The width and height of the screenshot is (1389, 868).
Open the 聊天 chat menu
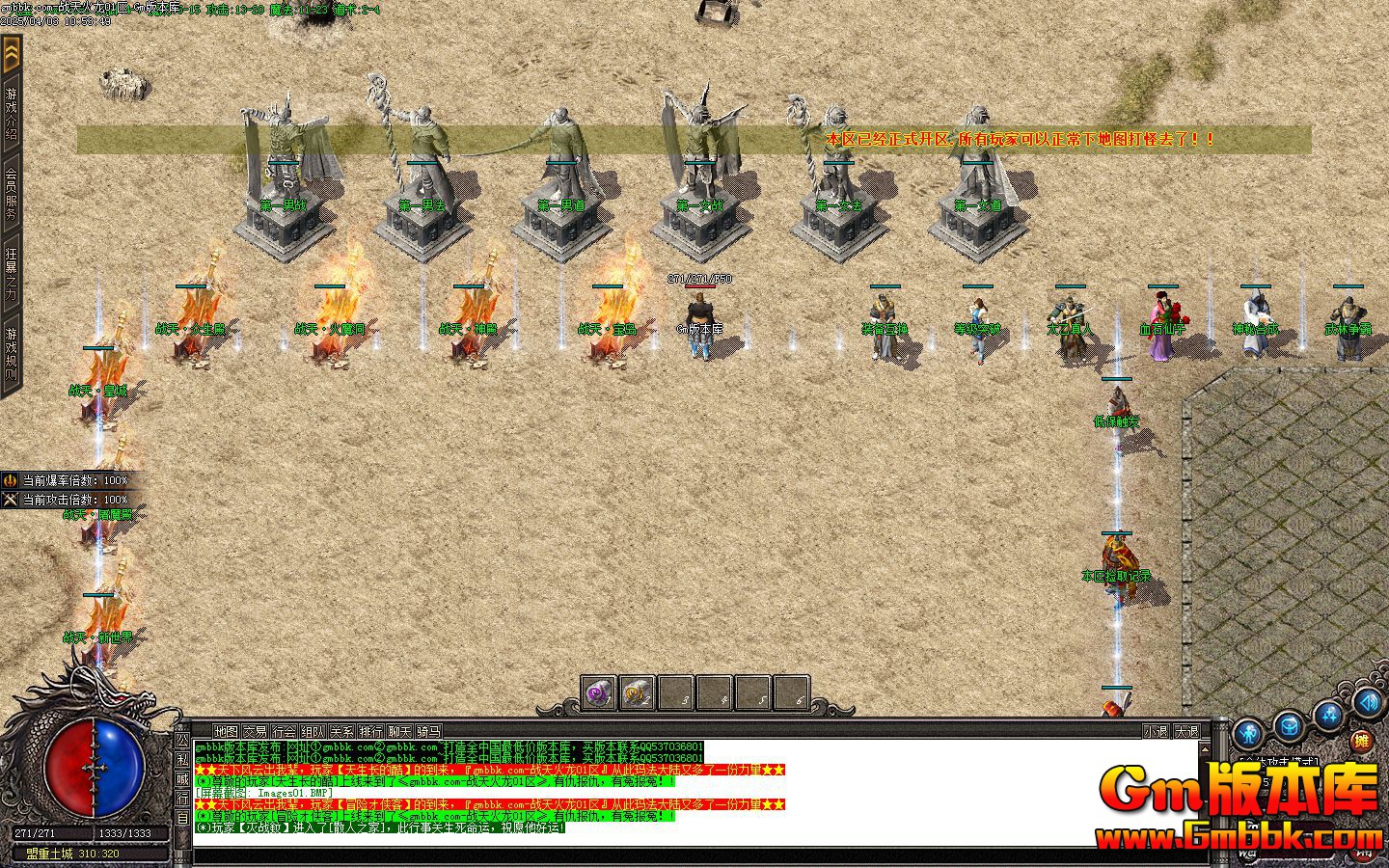tap(399, 732)
